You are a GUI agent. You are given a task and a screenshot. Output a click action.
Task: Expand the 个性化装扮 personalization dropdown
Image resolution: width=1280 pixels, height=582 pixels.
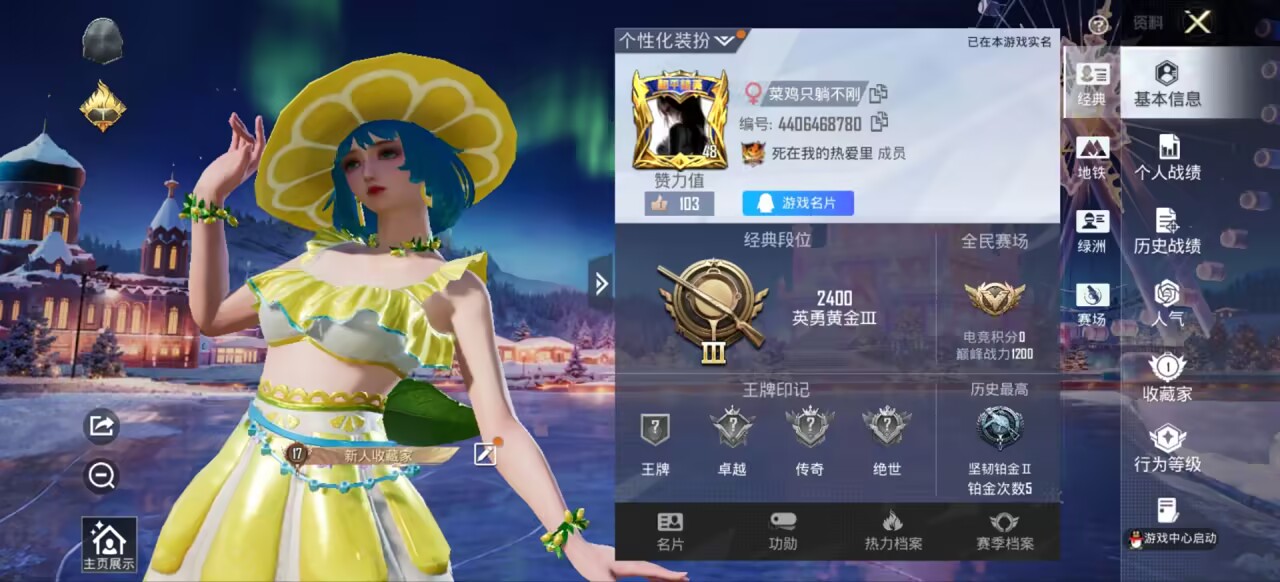[x=724, y=40]
